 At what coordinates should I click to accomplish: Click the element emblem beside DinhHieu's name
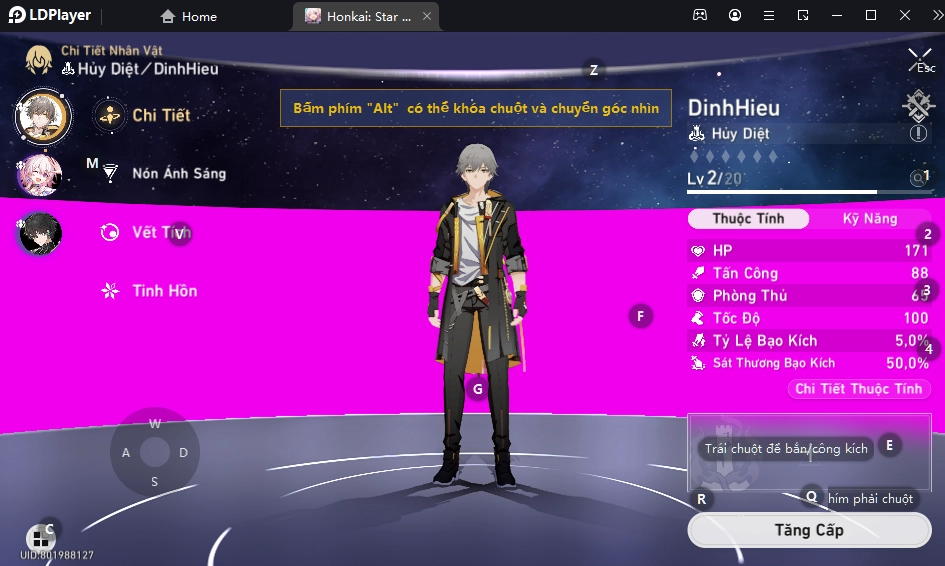[x=917, y=105]
